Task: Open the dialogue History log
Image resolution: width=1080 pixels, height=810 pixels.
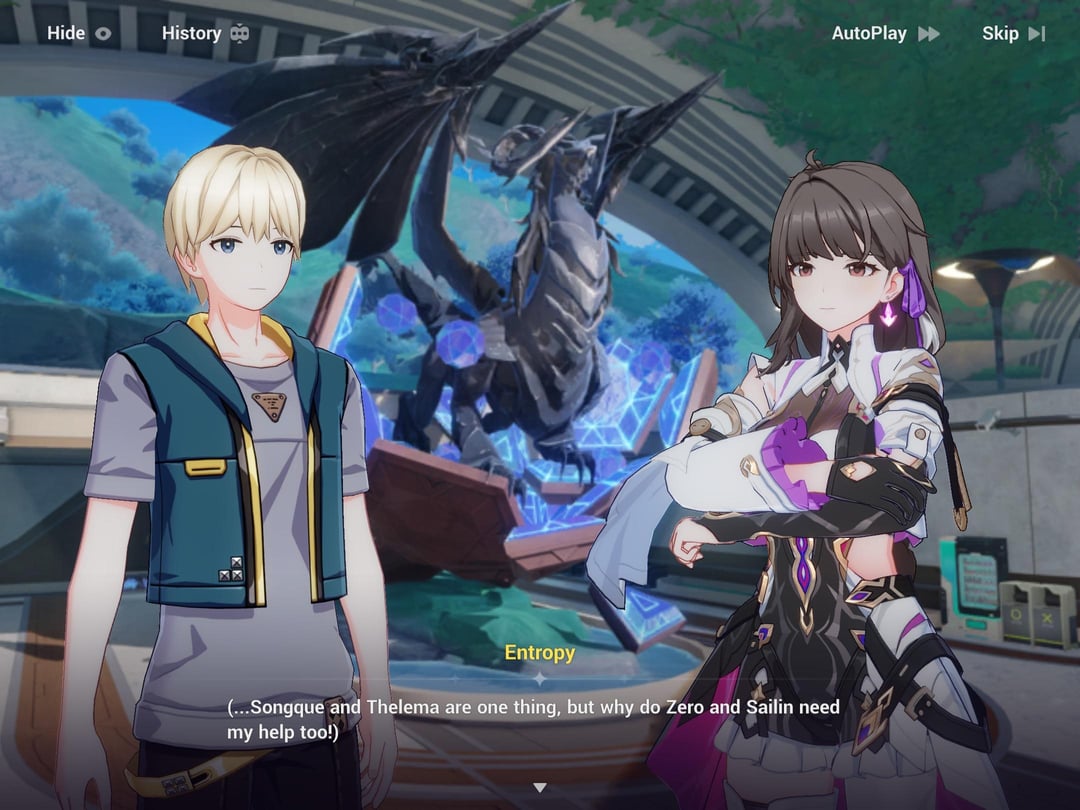Action: (x=205, y=33)
